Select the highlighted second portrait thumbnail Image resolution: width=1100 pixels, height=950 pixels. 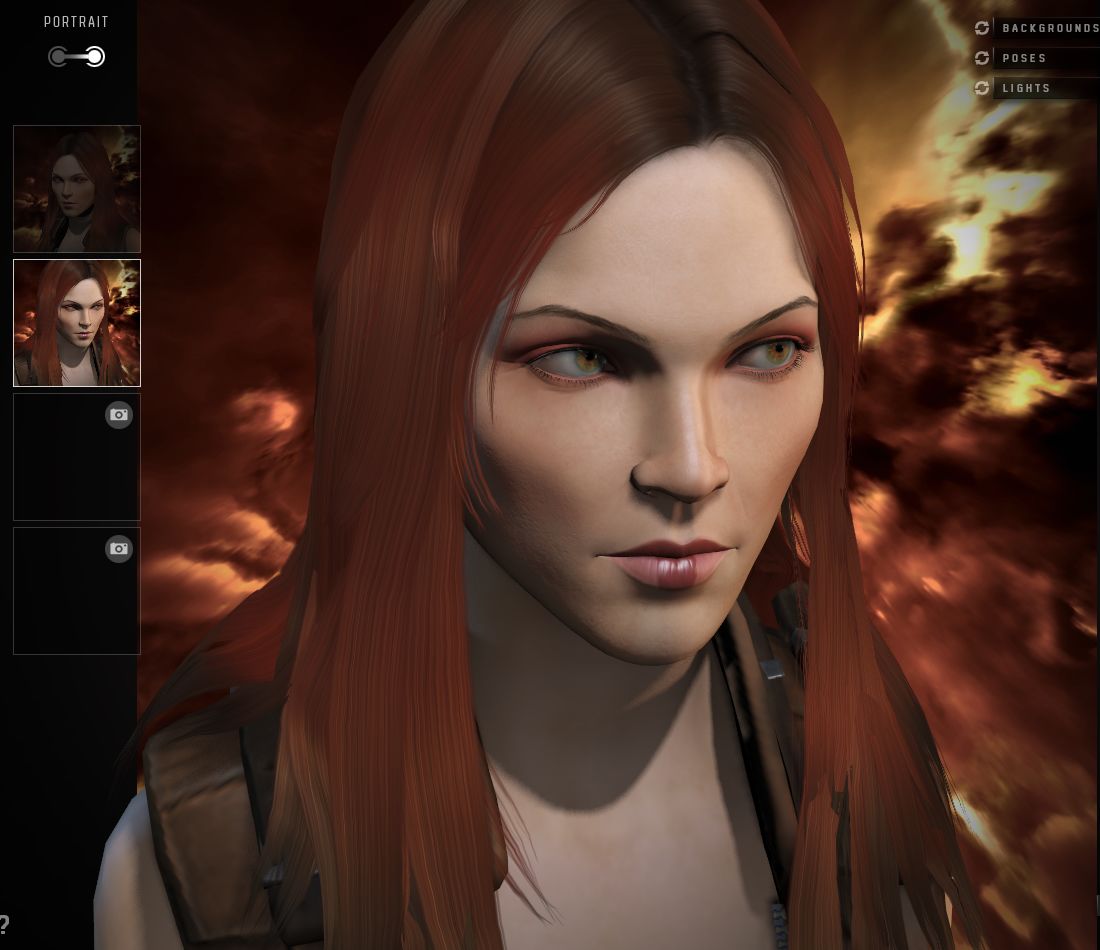tap(77, 323)
